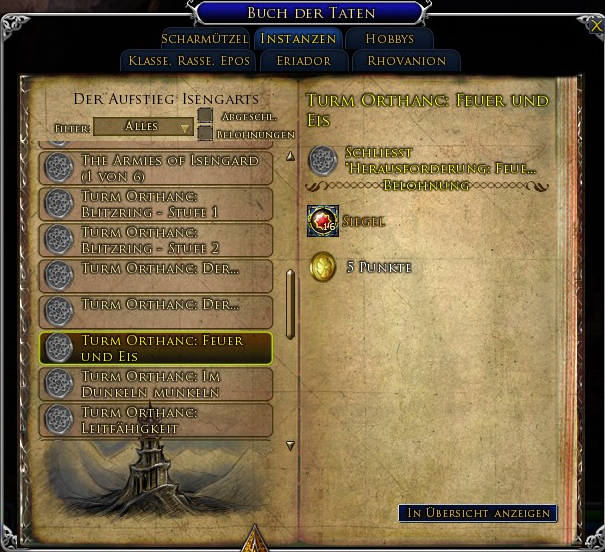This screenshot has width=605, height=552.
Task: Select Turm Orthanc: Leitfähigkeit deed
Action: (x=156, y=420)
